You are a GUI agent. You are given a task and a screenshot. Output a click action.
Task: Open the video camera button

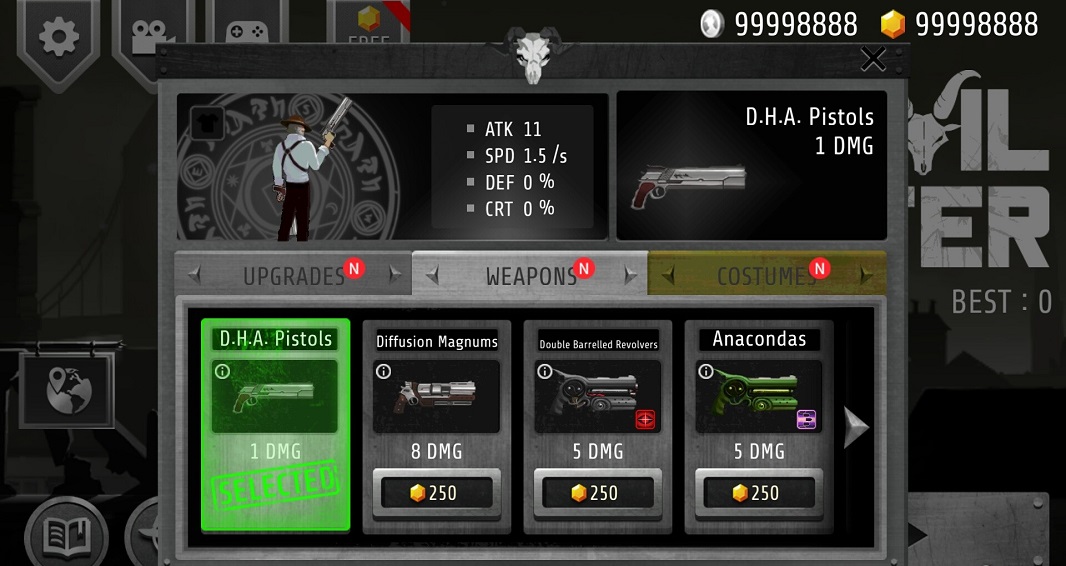coord(151,34)
